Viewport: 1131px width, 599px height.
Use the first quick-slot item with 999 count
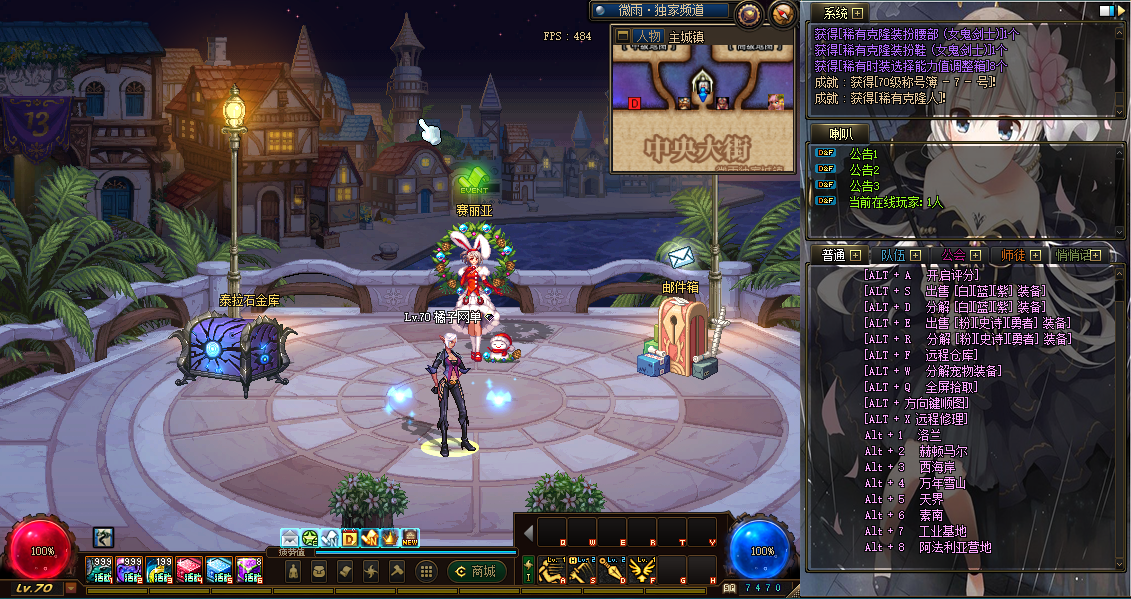(99, 570)
